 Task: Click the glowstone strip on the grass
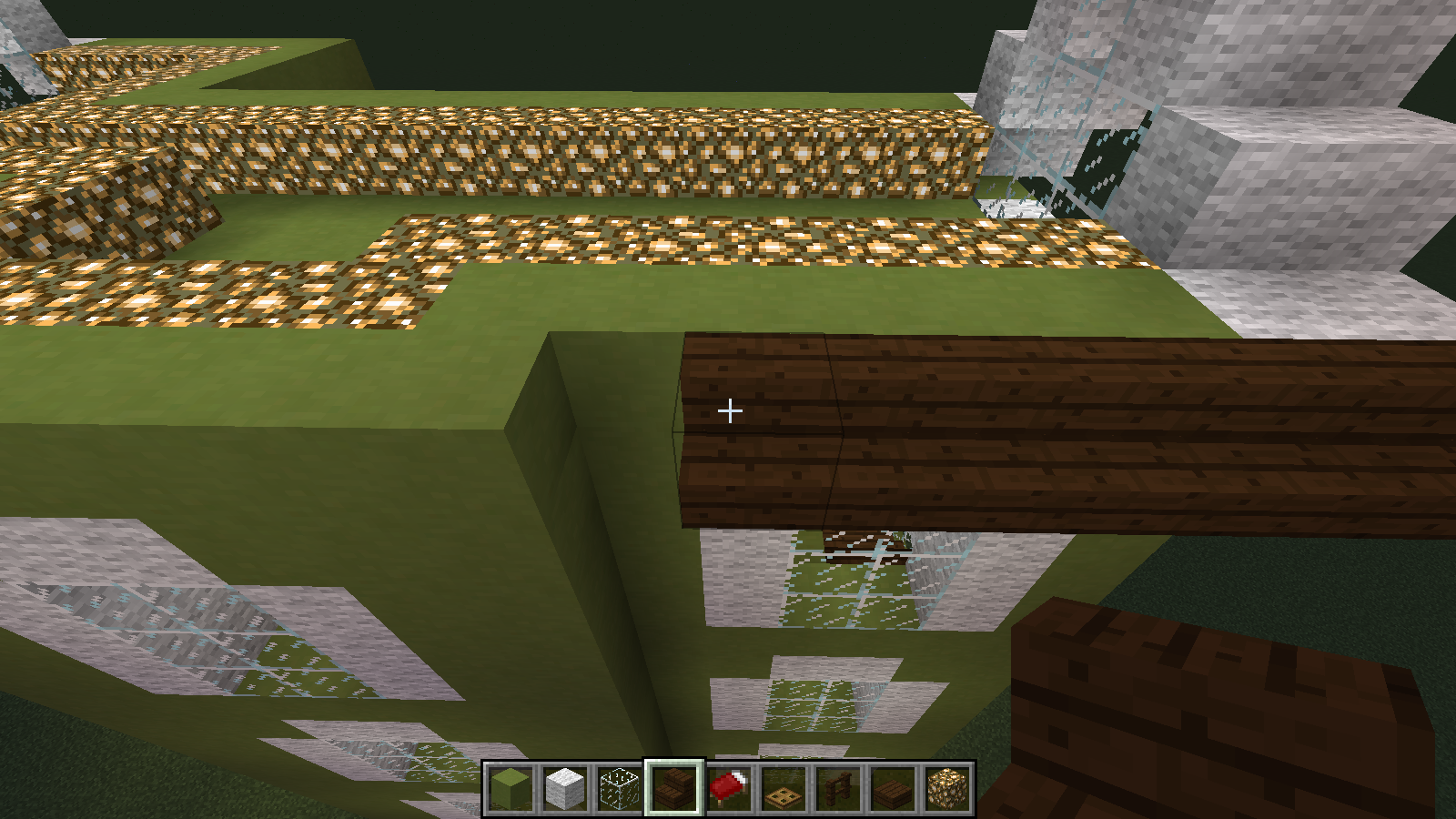tap(728, 241)
